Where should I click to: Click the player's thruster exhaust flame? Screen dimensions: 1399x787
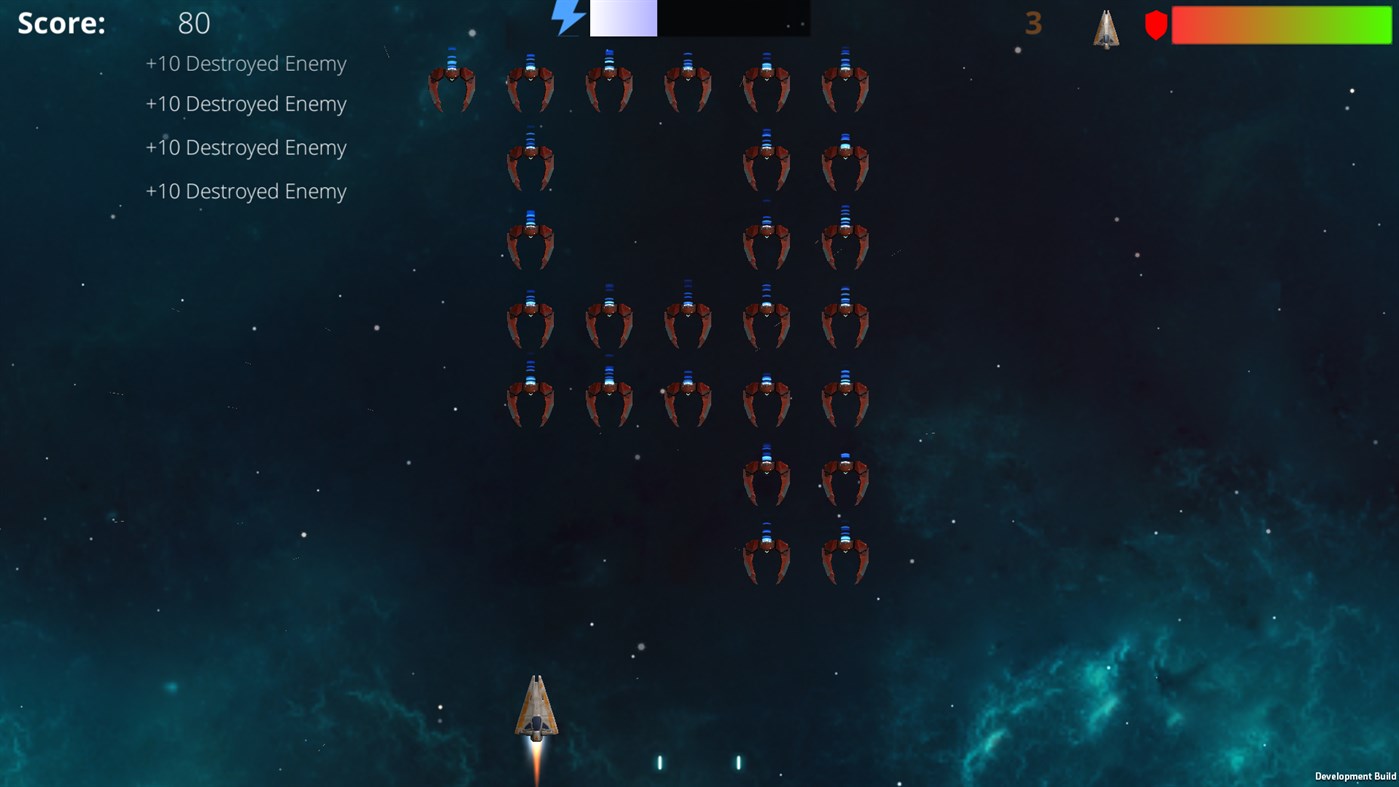(x=535, y=762)
